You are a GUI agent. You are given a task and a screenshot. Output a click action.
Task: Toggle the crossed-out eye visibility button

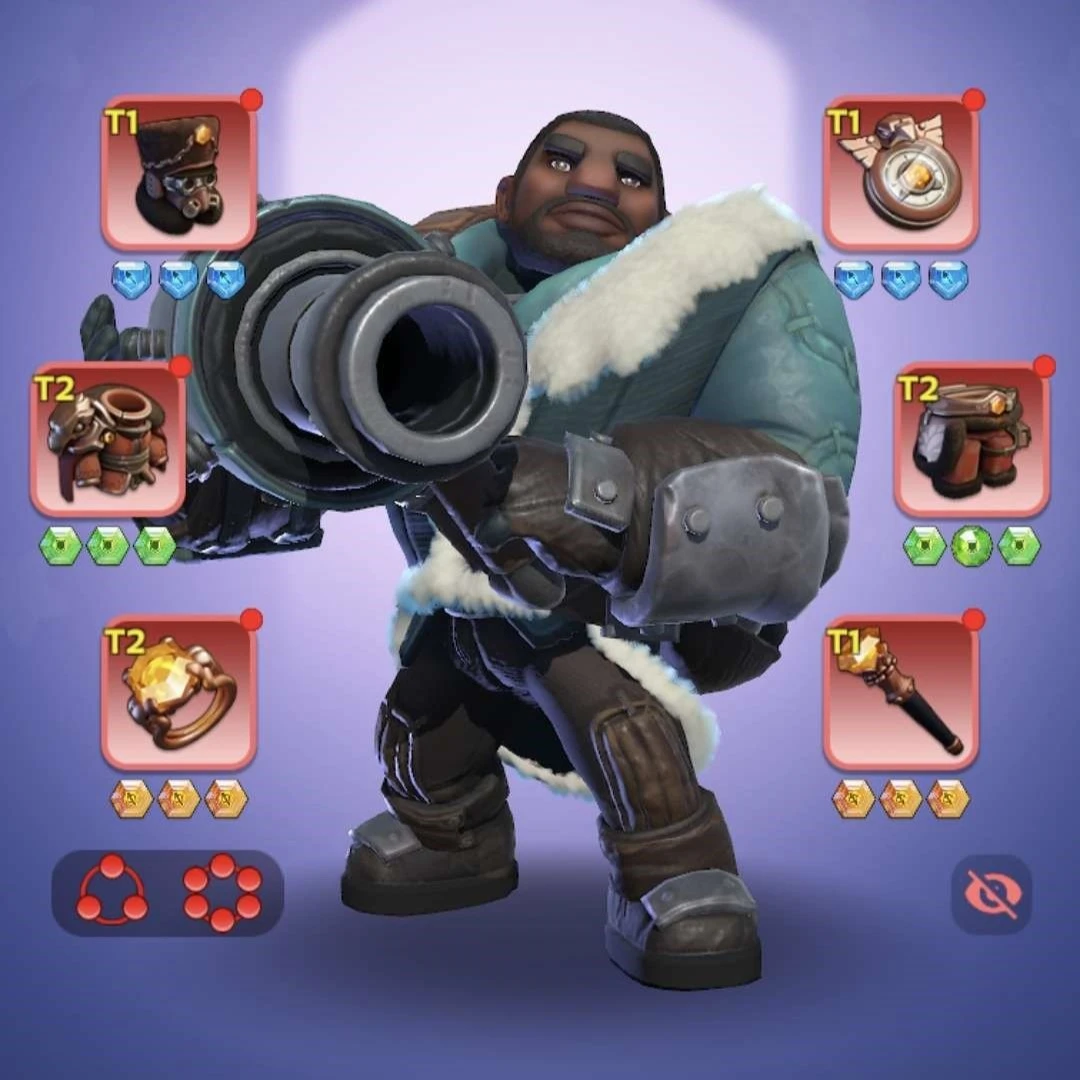coord(990,894)
